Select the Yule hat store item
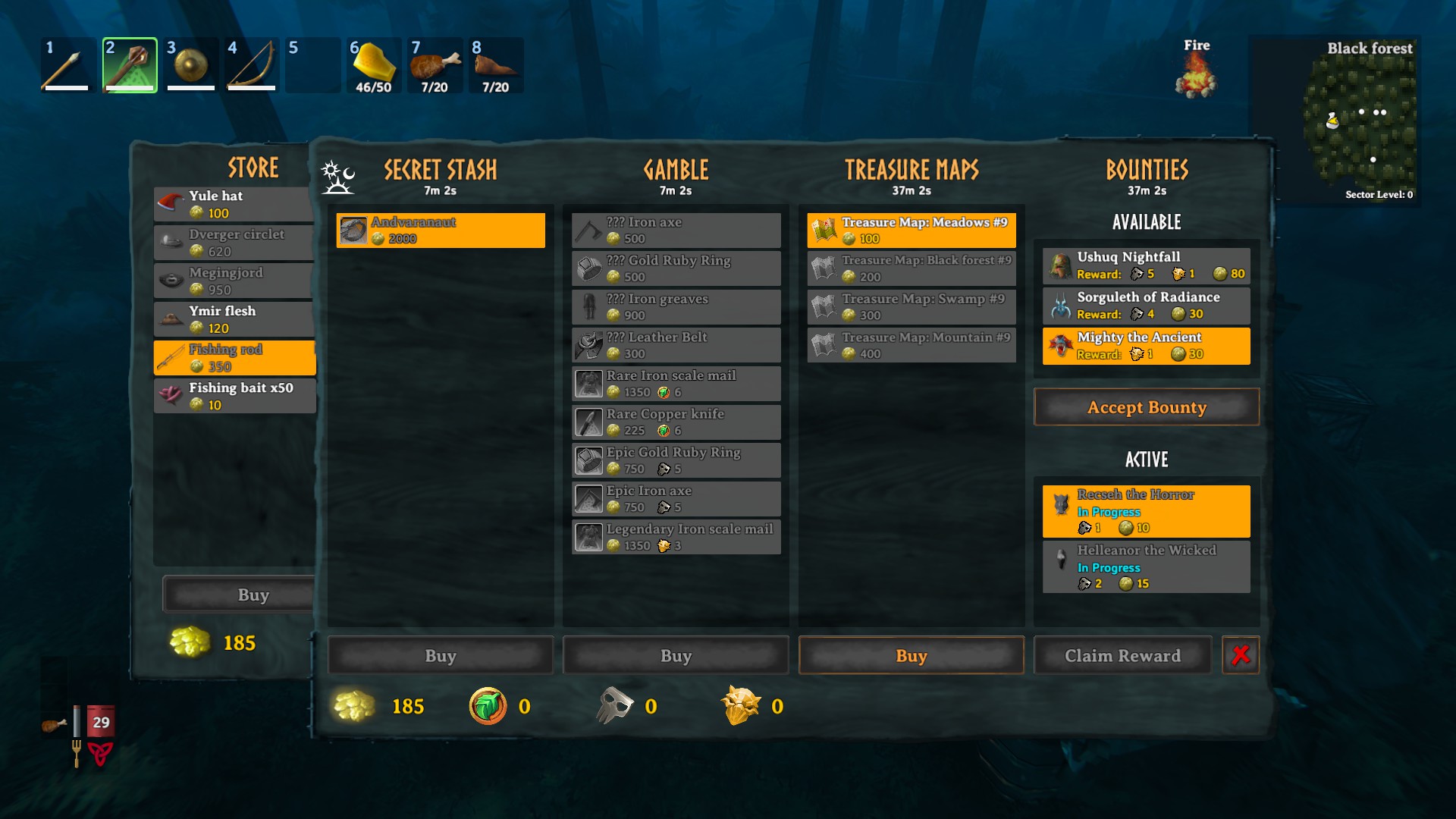The width and height of the screenshot is (1456, 819). (233, 204)
